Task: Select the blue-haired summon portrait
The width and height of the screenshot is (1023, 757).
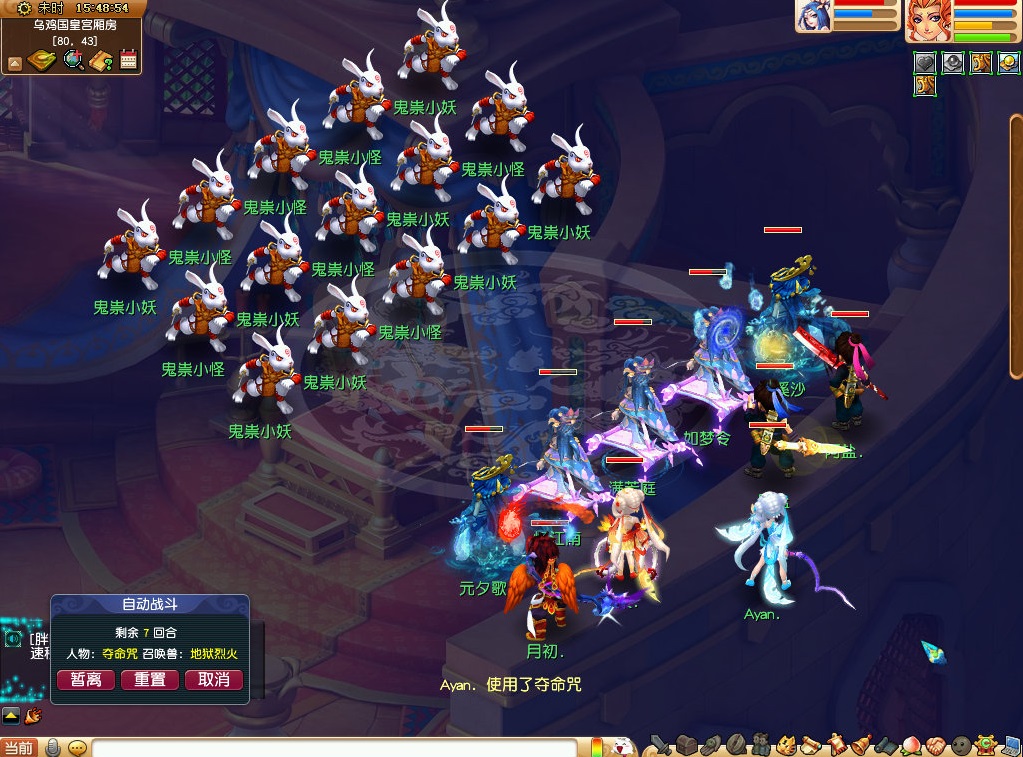Action: 813,17
